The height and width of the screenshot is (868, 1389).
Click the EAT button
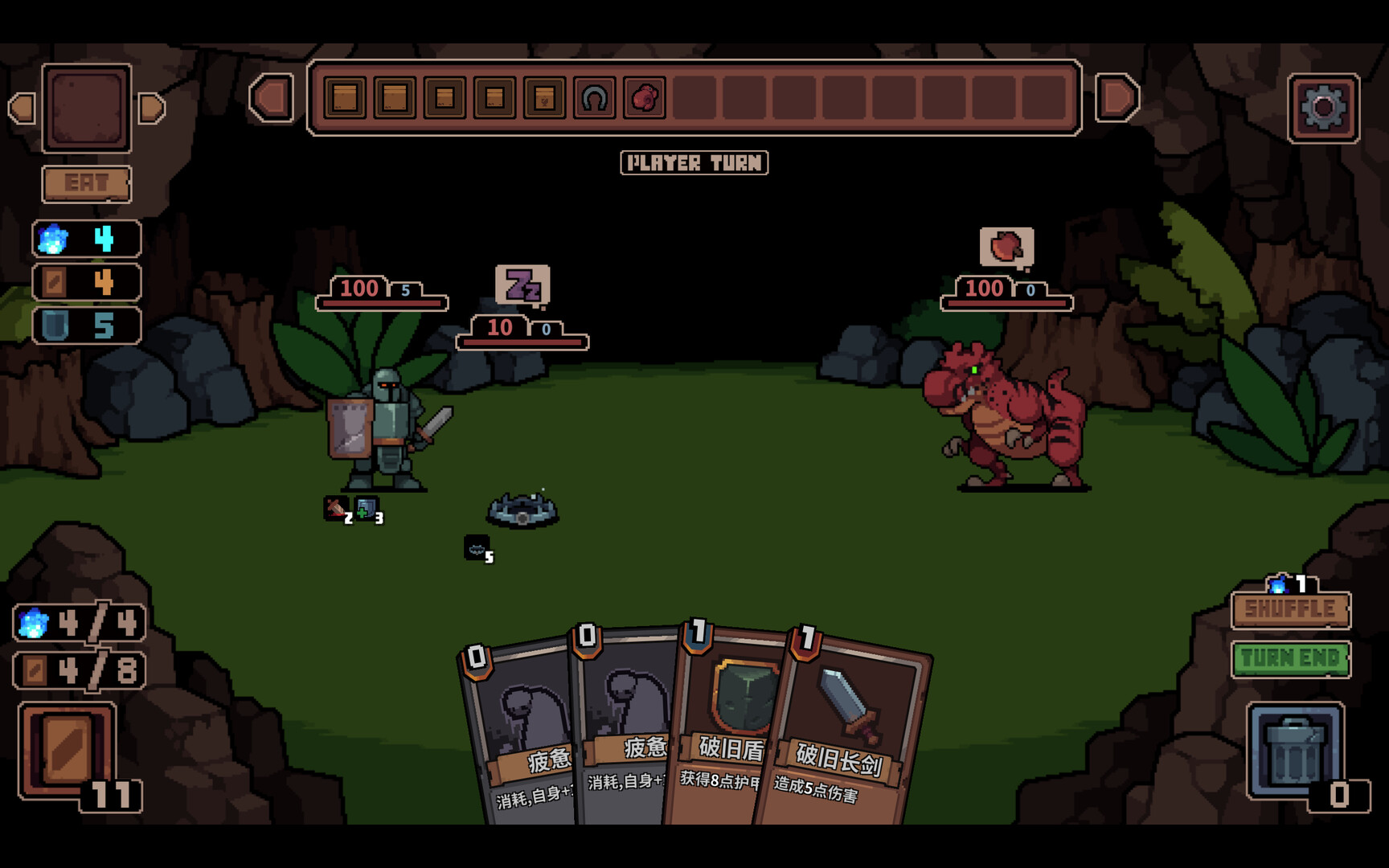(86, 184)
